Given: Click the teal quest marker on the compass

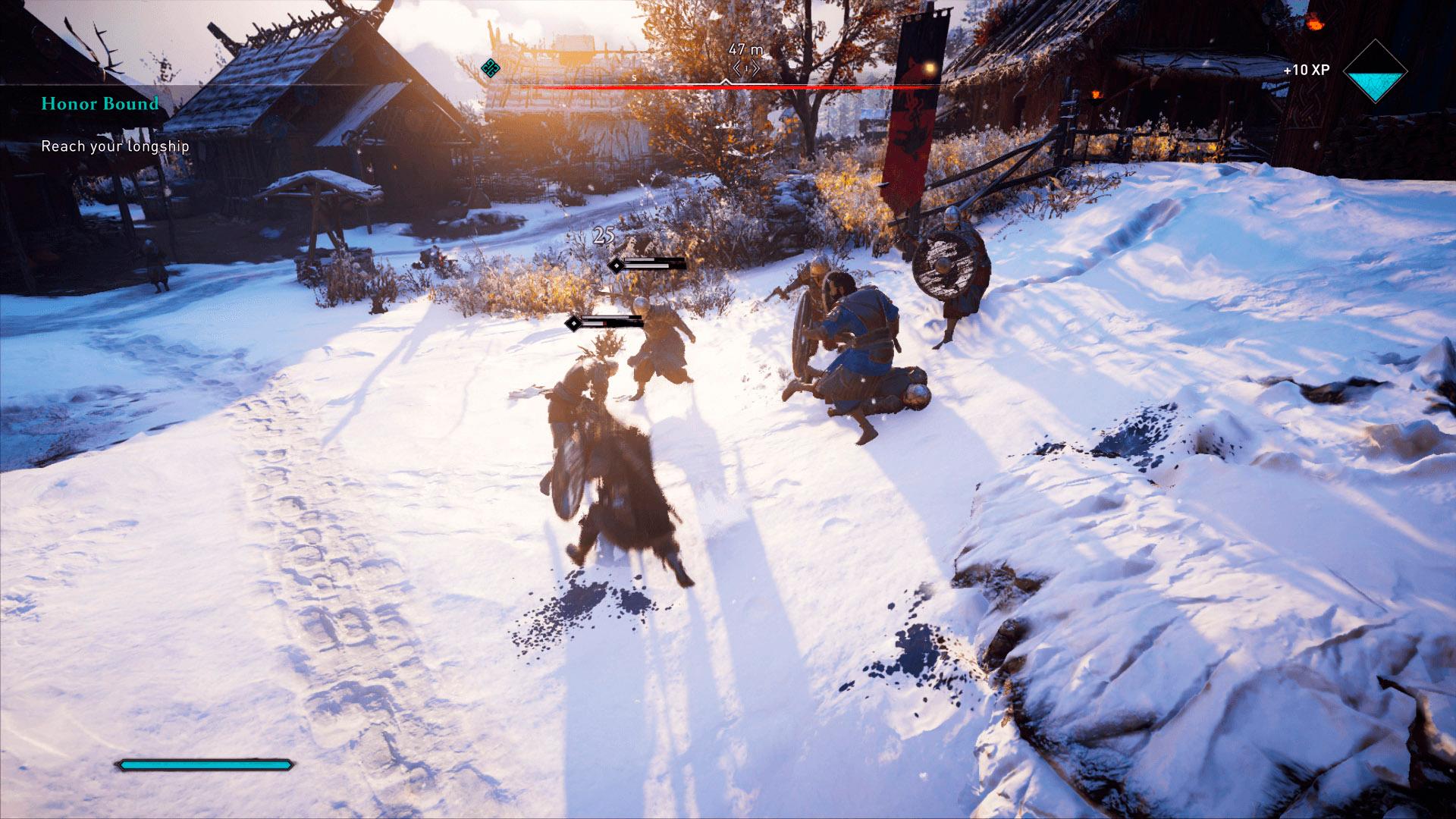Looking at the screenshot, I should pyautogui.click(x=491, y=68).
